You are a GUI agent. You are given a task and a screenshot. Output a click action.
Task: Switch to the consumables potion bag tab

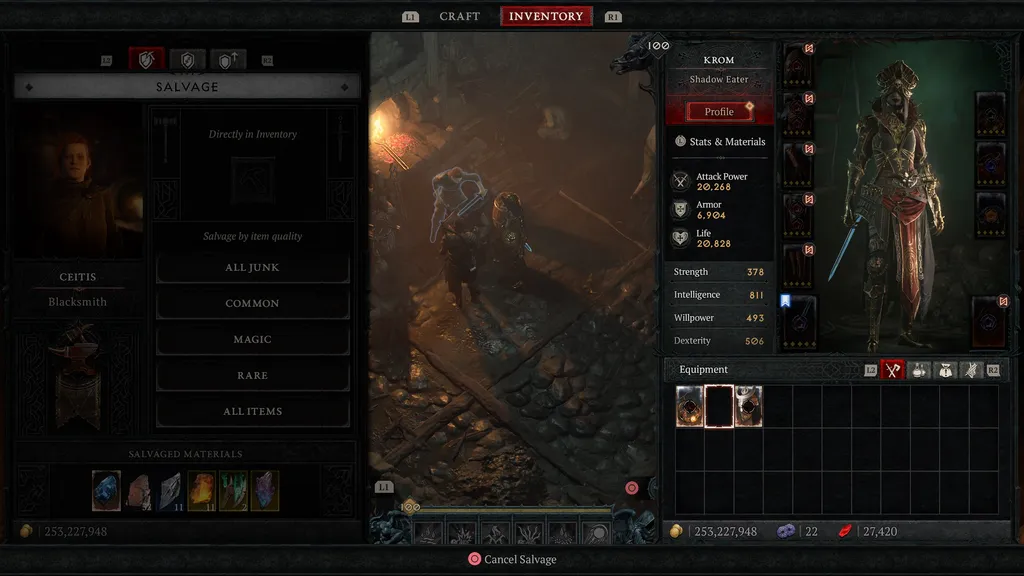tap(919, 370)
